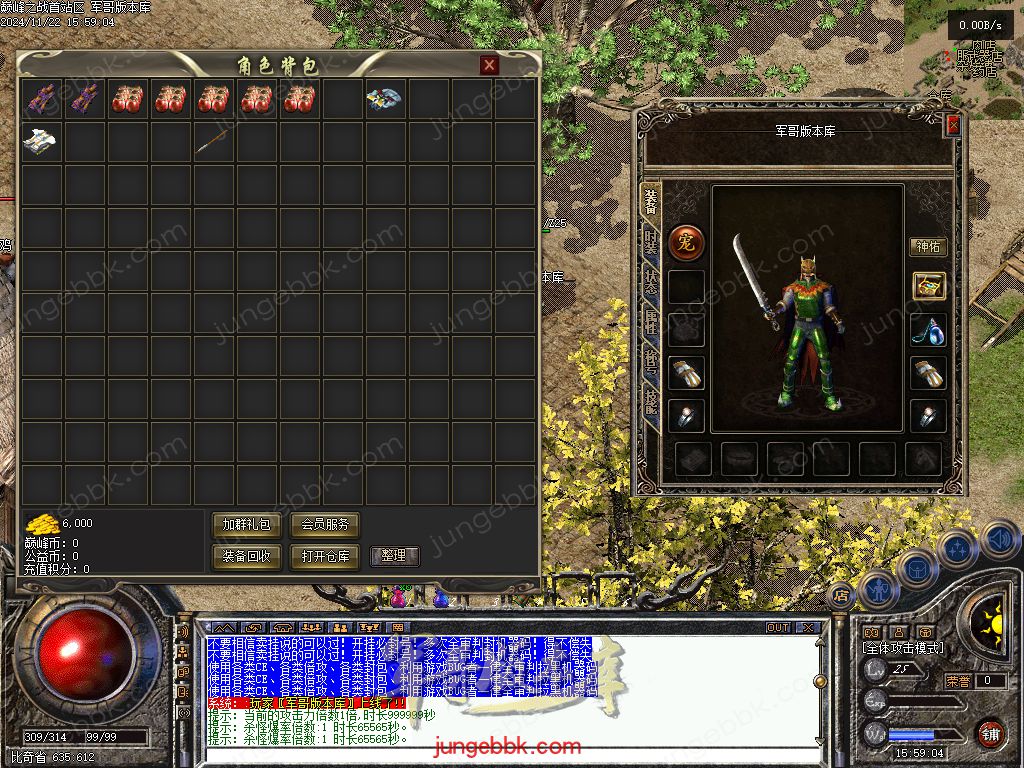Open 会员服务 member services
The width and height of the screenshot is (1024, 768).
(325, 524)
